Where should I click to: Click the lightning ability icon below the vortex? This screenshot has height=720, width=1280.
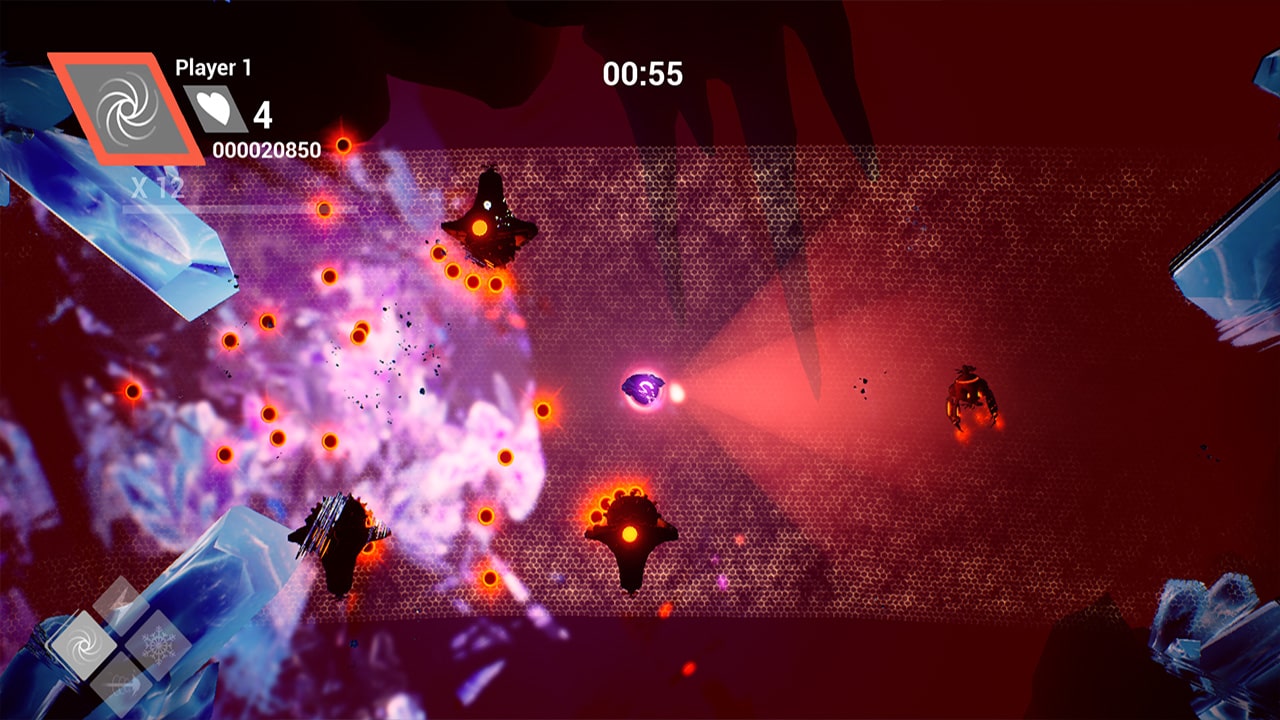[121, 685]
